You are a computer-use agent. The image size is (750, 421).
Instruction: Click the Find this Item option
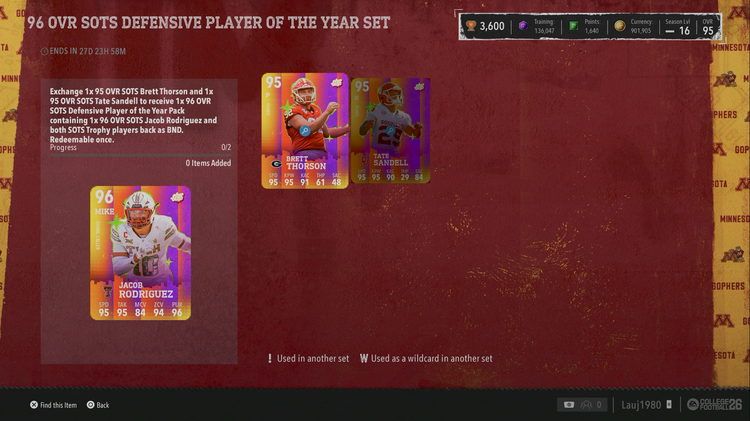(54, 405)
